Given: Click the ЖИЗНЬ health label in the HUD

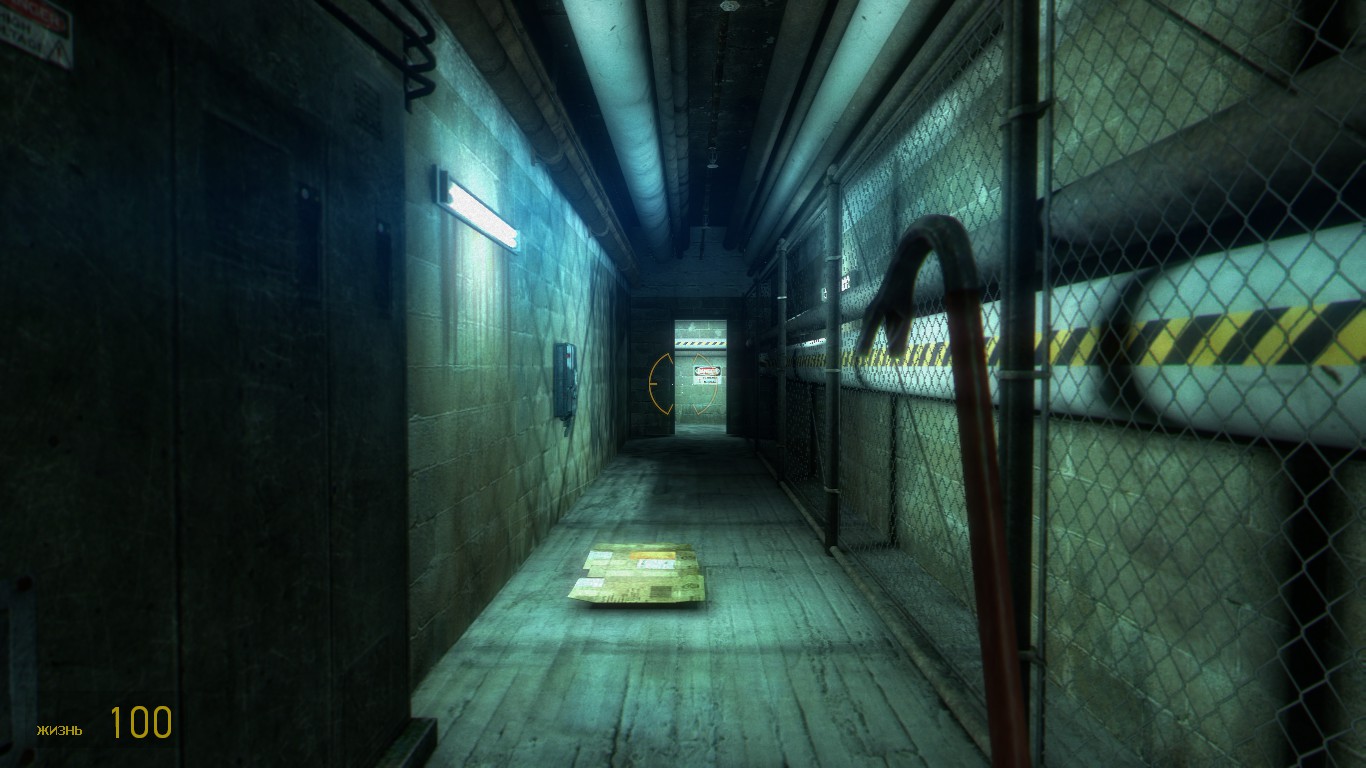Looking at the screenshot, I should point(59,729).
